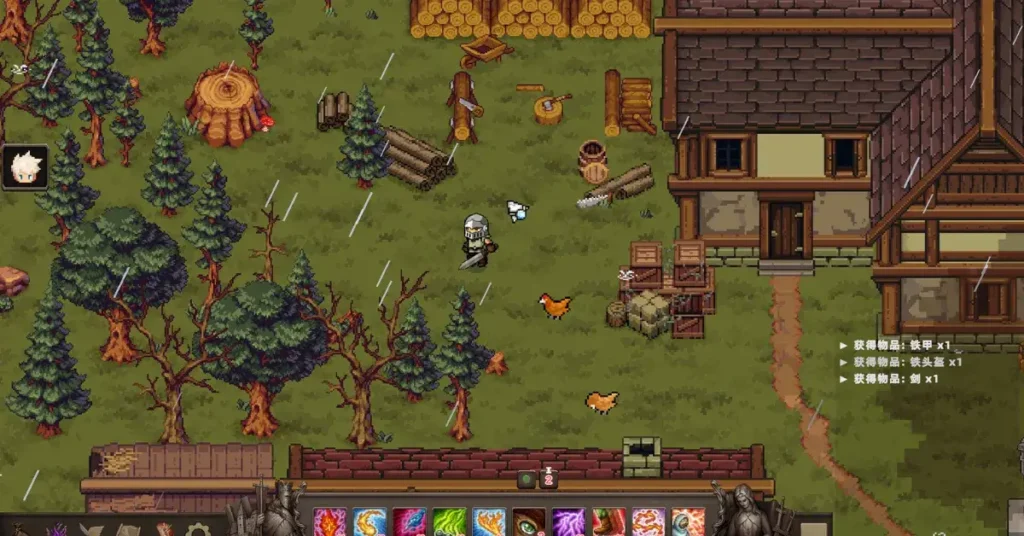
Task: Open the red feather menu icon
Action: (x=163, y=530)
